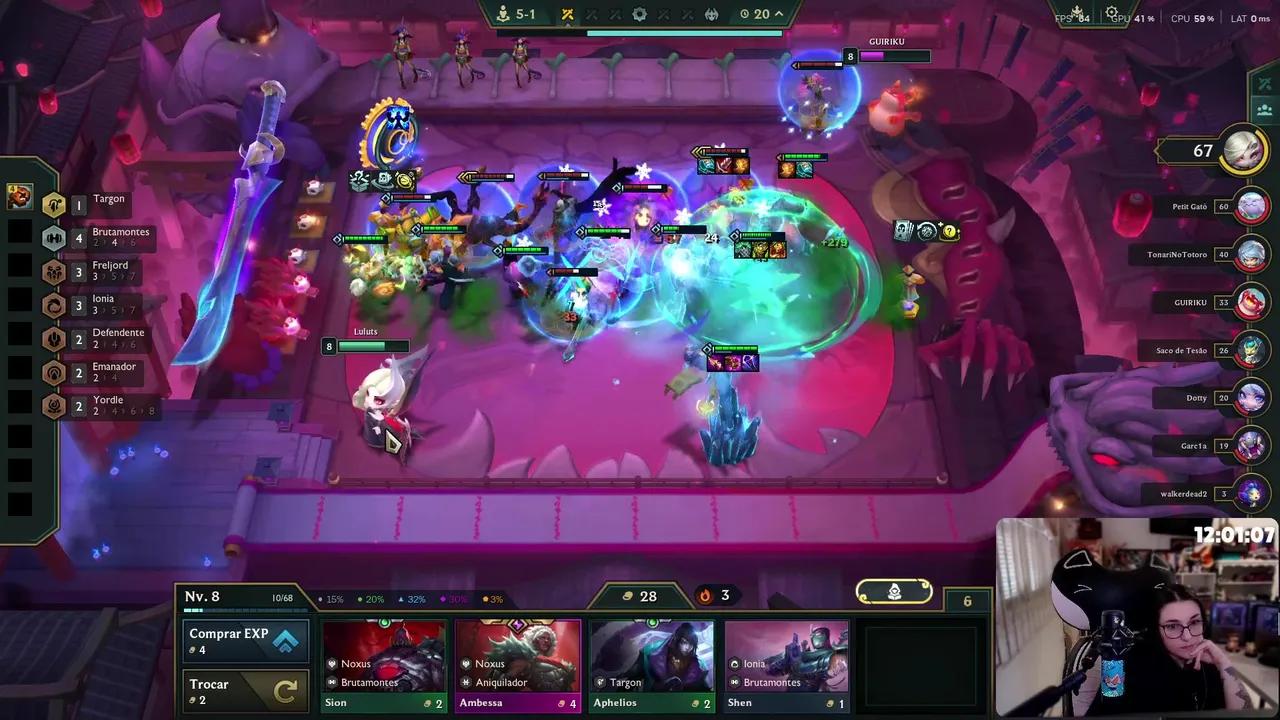
Task: Click the Brutamontes trait icon
Action: [x=54, y=238]
